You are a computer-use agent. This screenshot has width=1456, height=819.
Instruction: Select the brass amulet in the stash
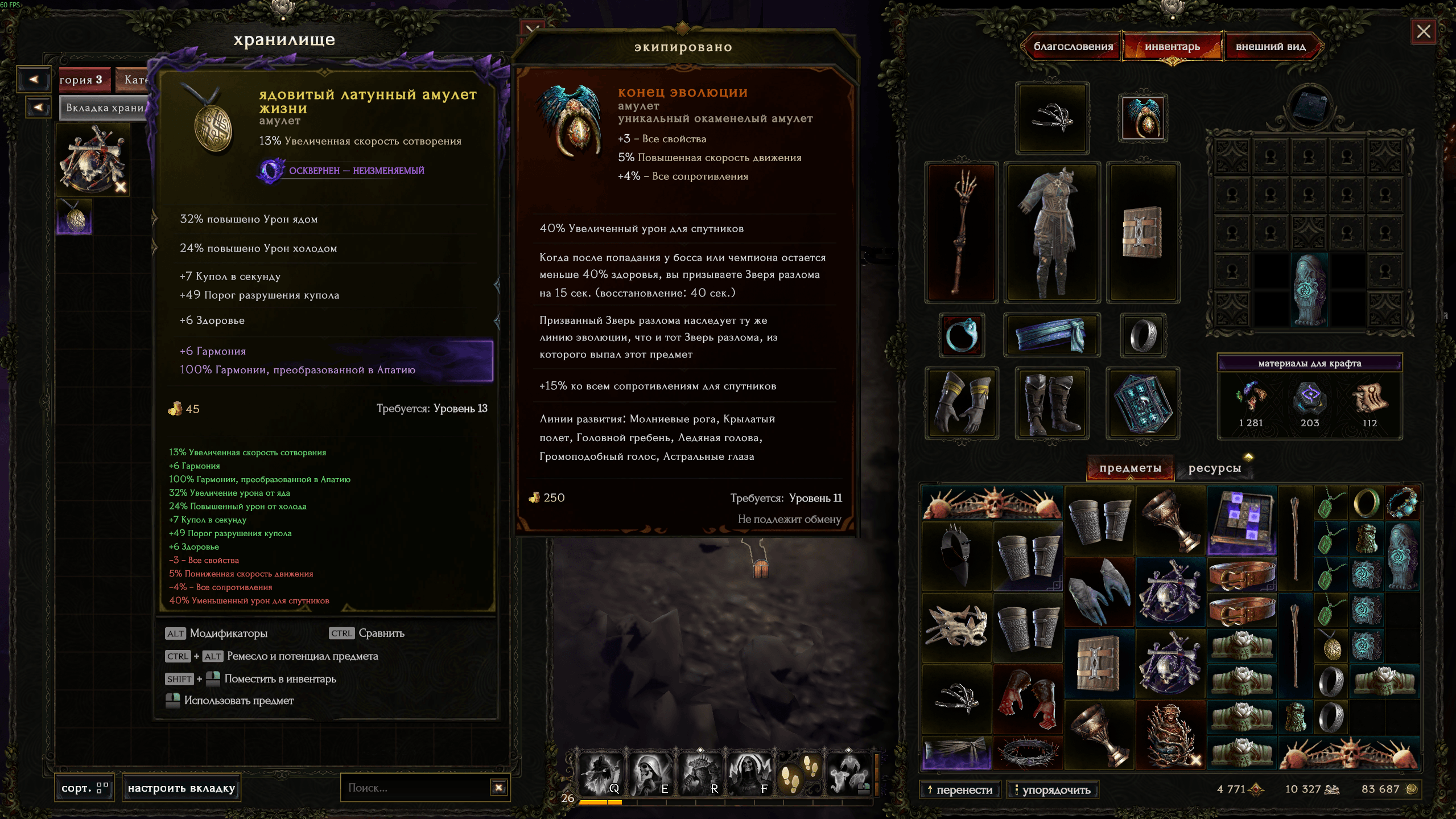coord(75,217)
